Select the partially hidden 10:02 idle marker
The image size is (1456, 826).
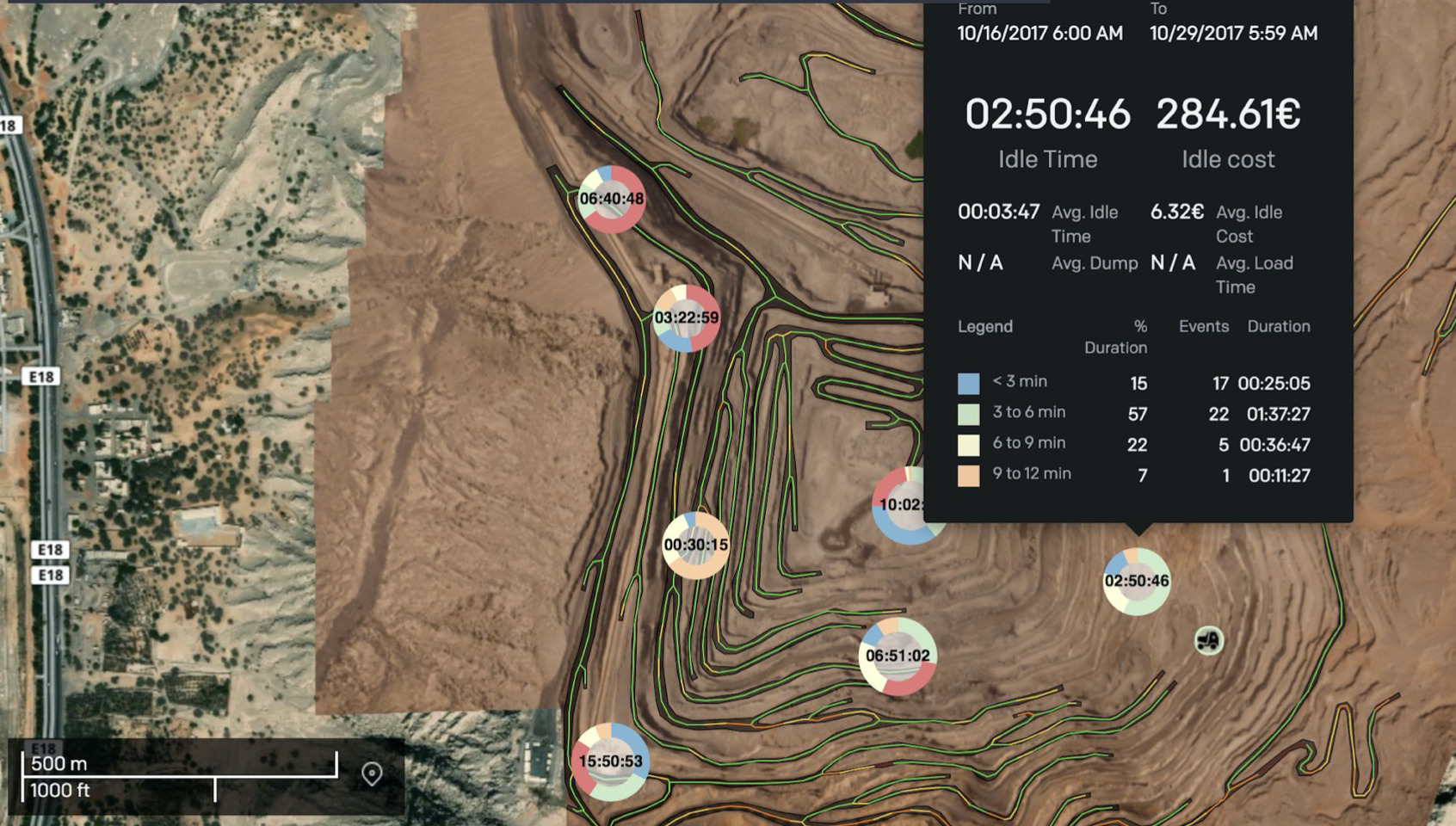click(x=898, y=506)
